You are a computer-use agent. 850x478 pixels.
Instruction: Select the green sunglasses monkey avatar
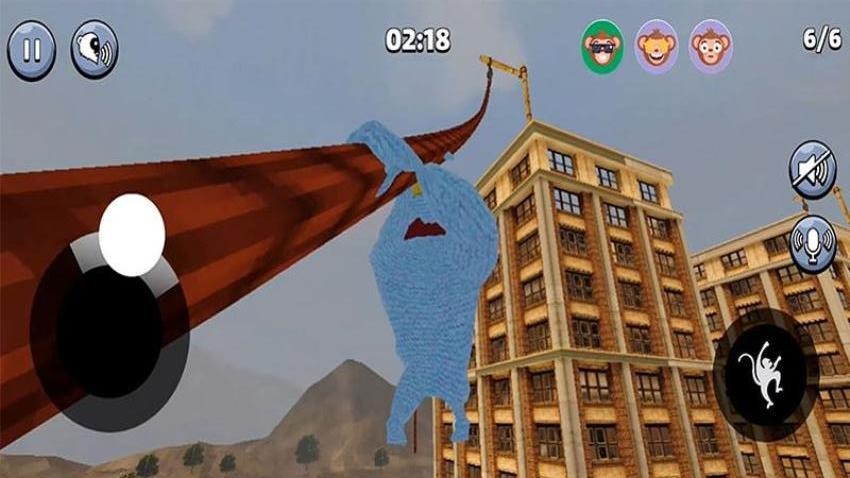[x=603, y=46]
